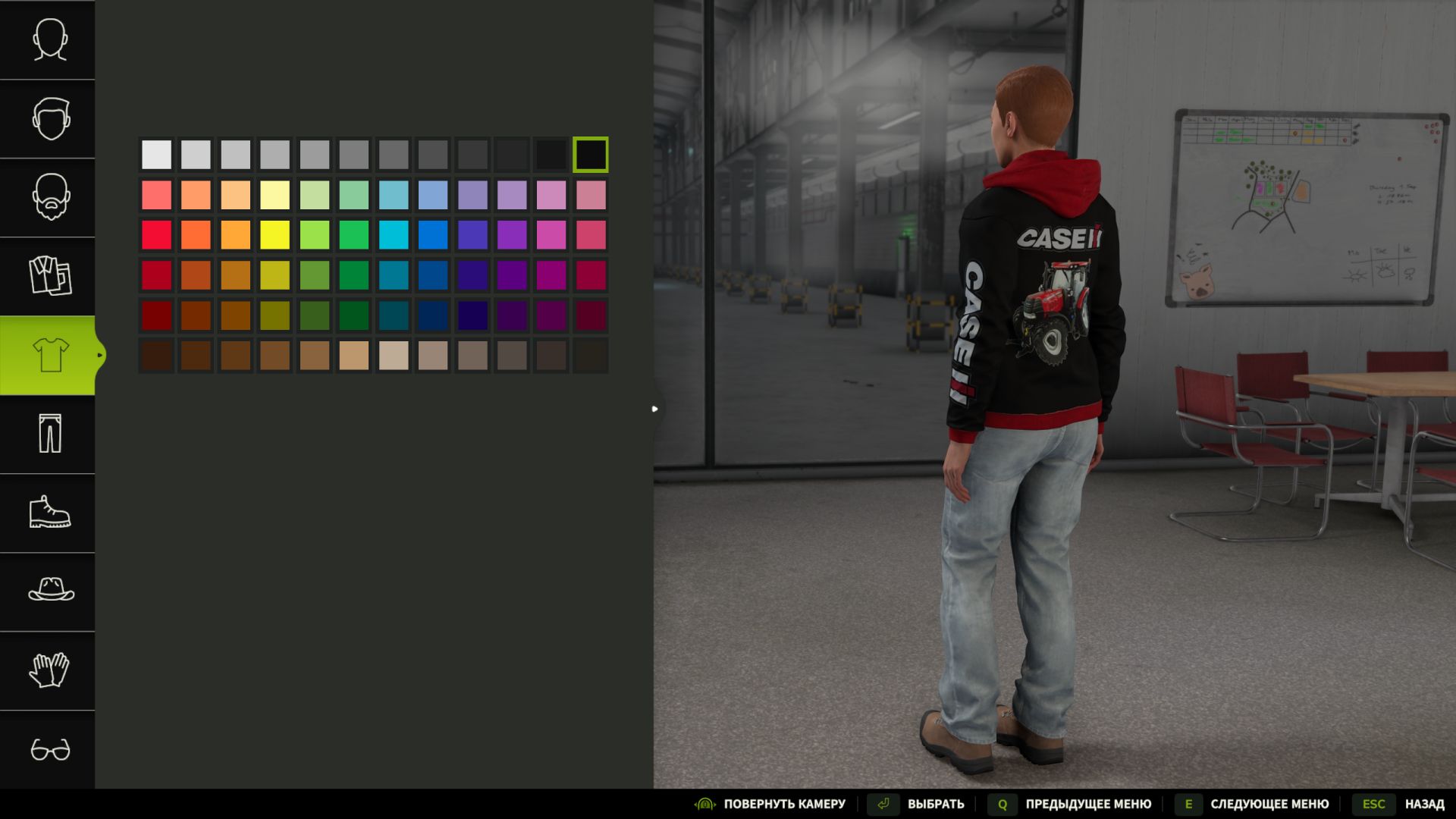Select the jacket customization icon

[47, 278]
